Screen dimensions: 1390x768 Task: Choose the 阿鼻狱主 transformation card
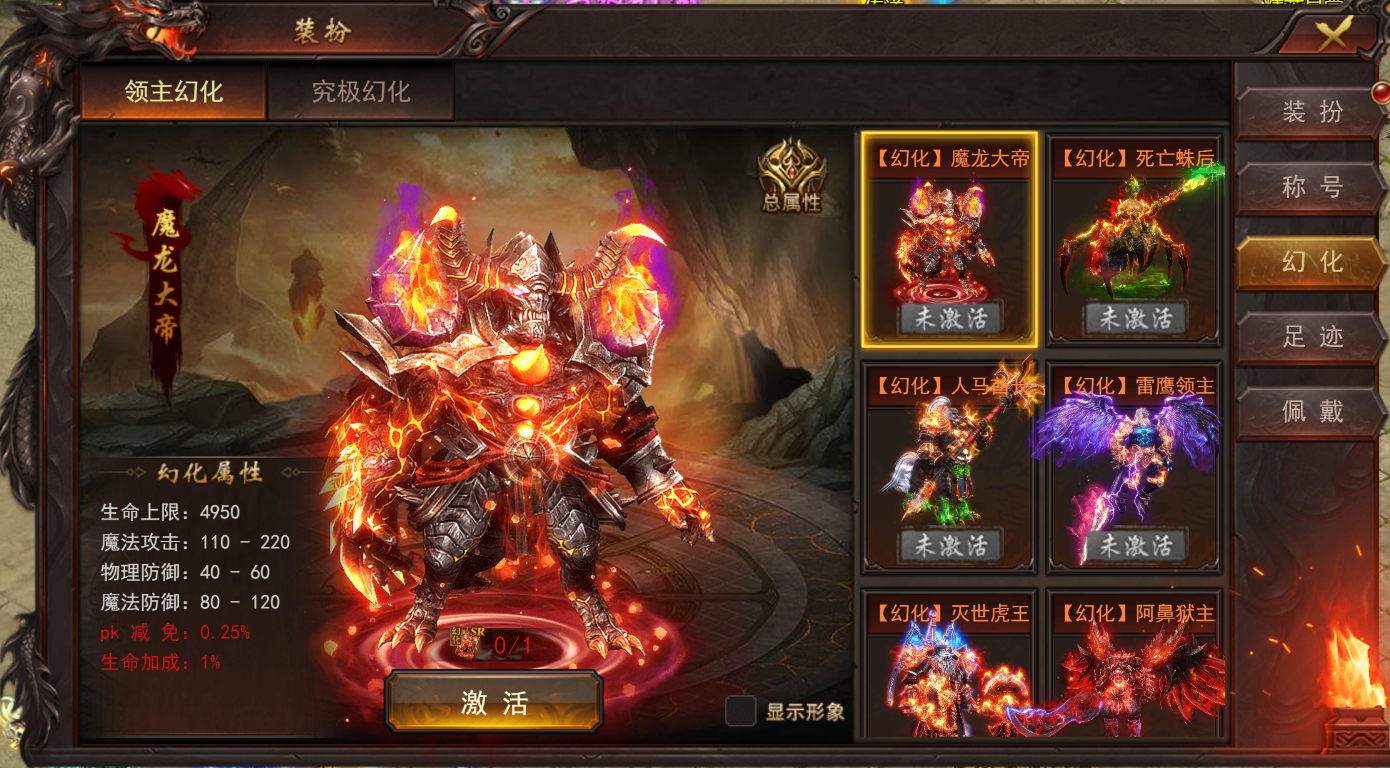1135,665
